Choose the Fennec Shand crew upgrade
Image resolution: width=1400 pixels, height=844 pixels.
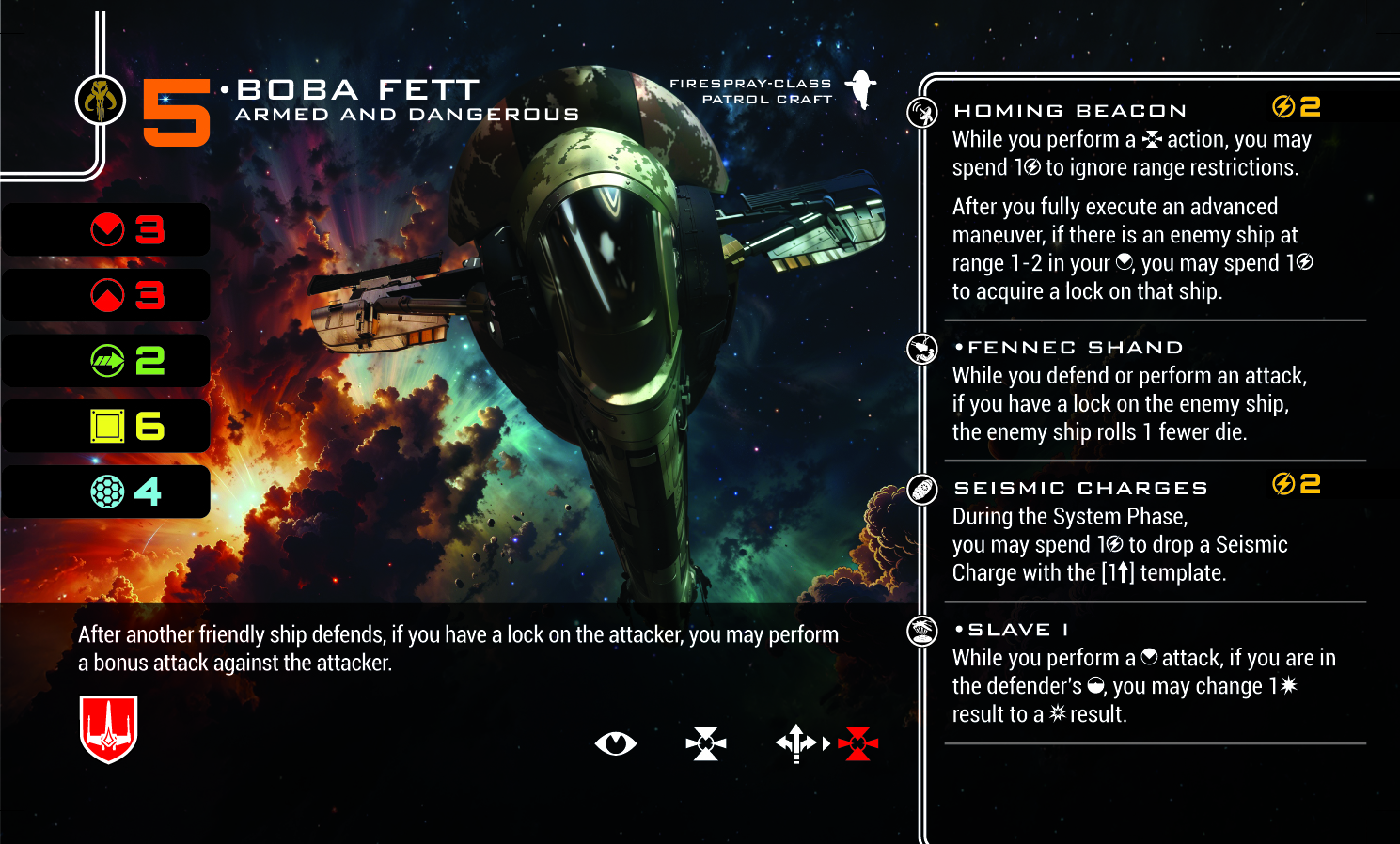tap(1075, 348)
